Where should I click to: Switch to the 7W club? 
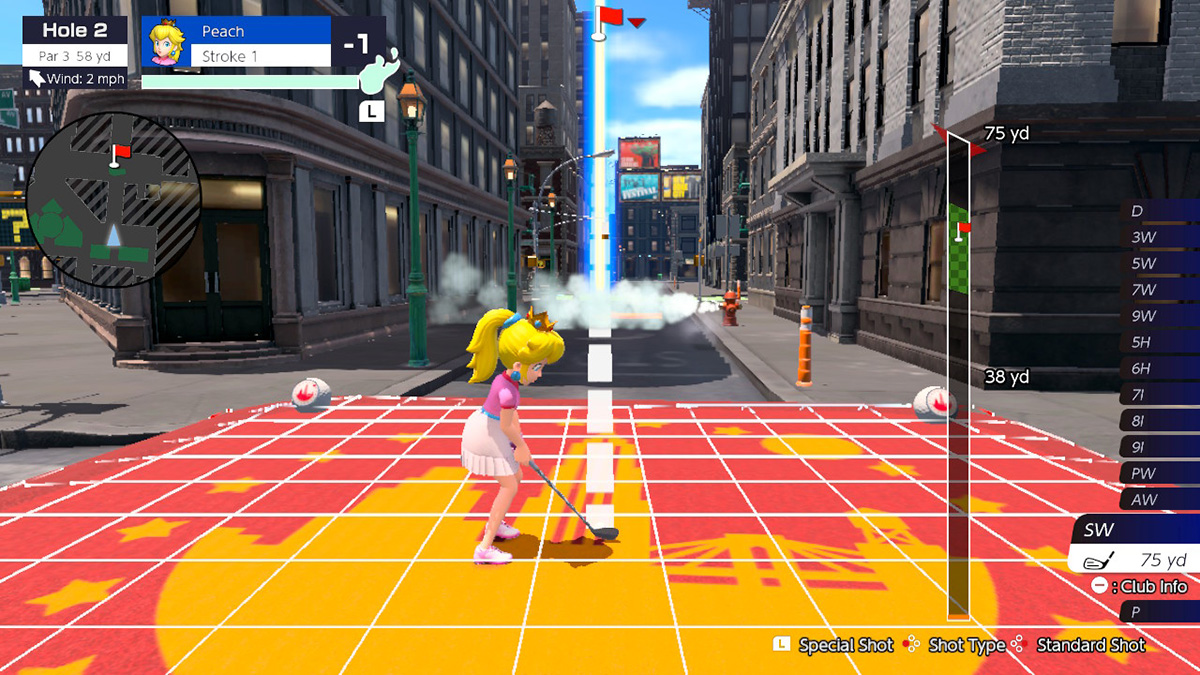click(x=1160, y=290)
